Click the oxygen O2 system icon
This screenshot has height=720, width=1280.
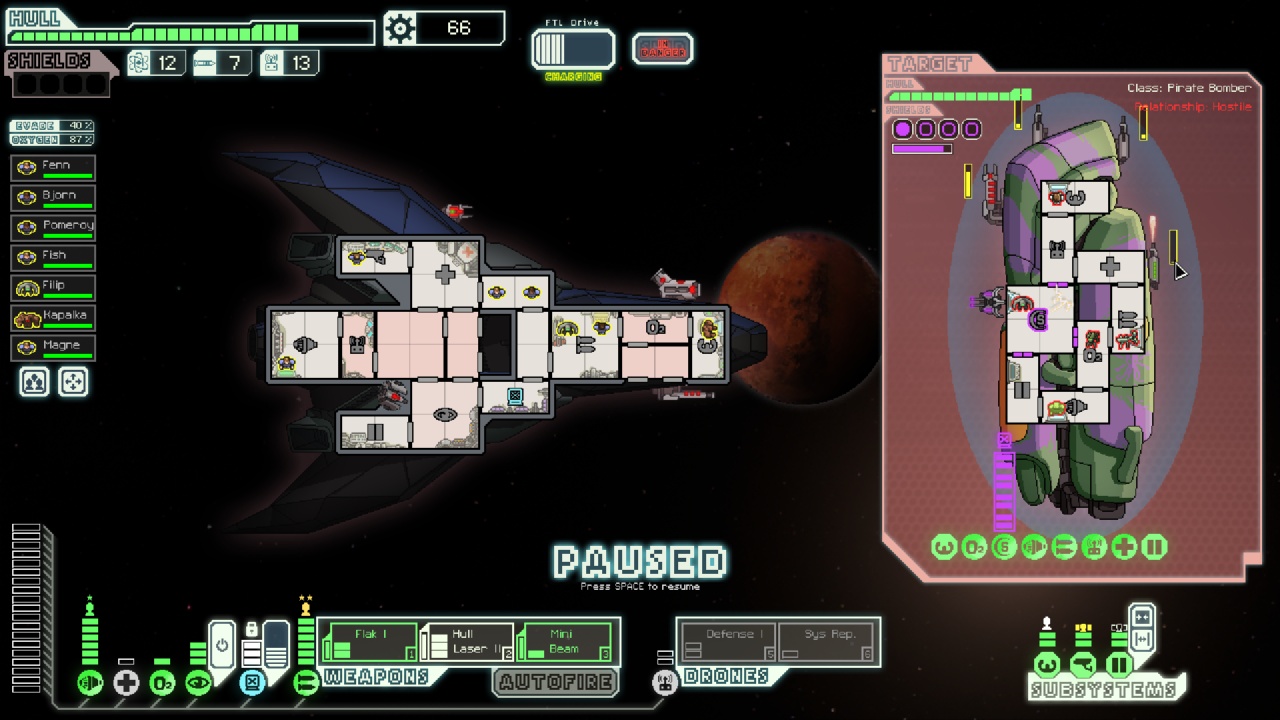162,684
